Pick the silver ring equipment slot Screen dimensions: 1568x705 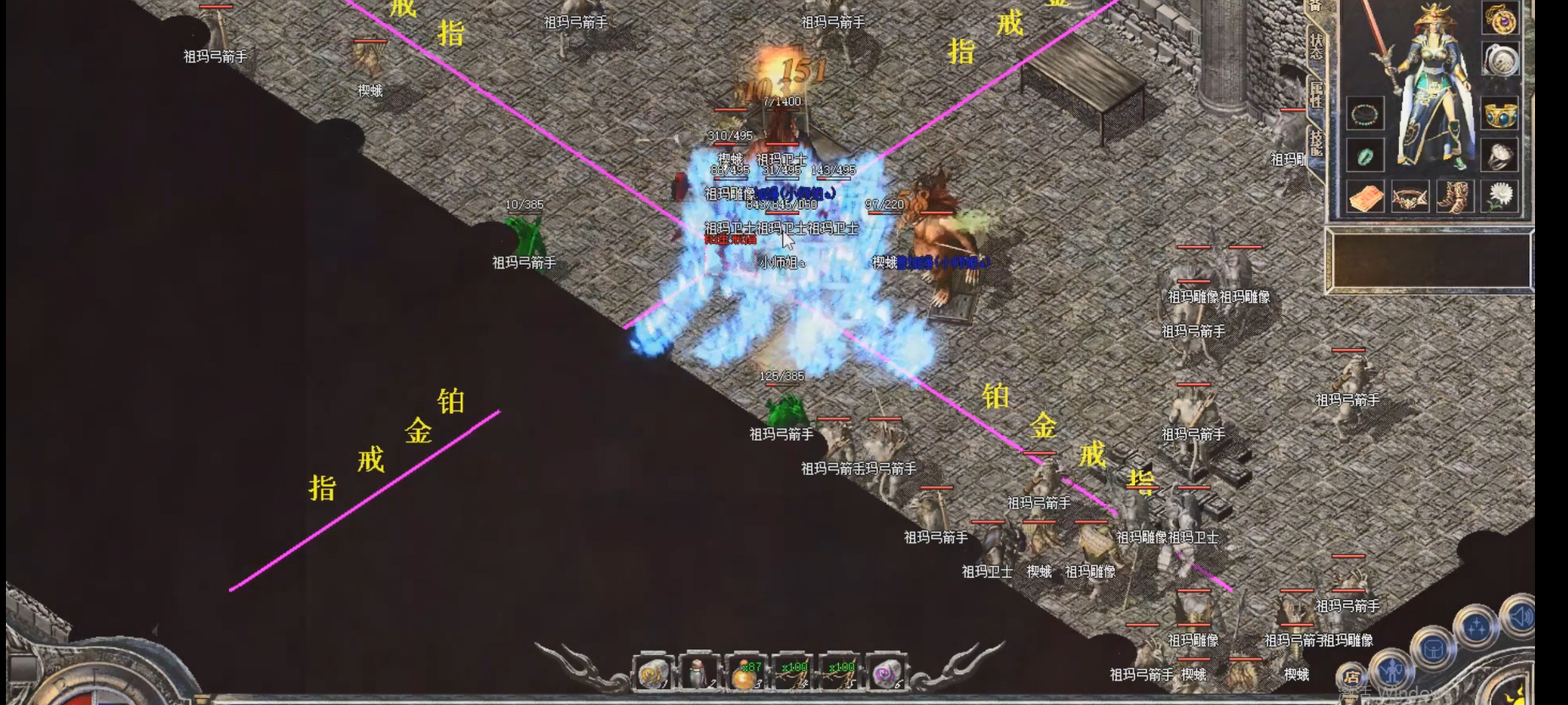[x=1500, y=157]
